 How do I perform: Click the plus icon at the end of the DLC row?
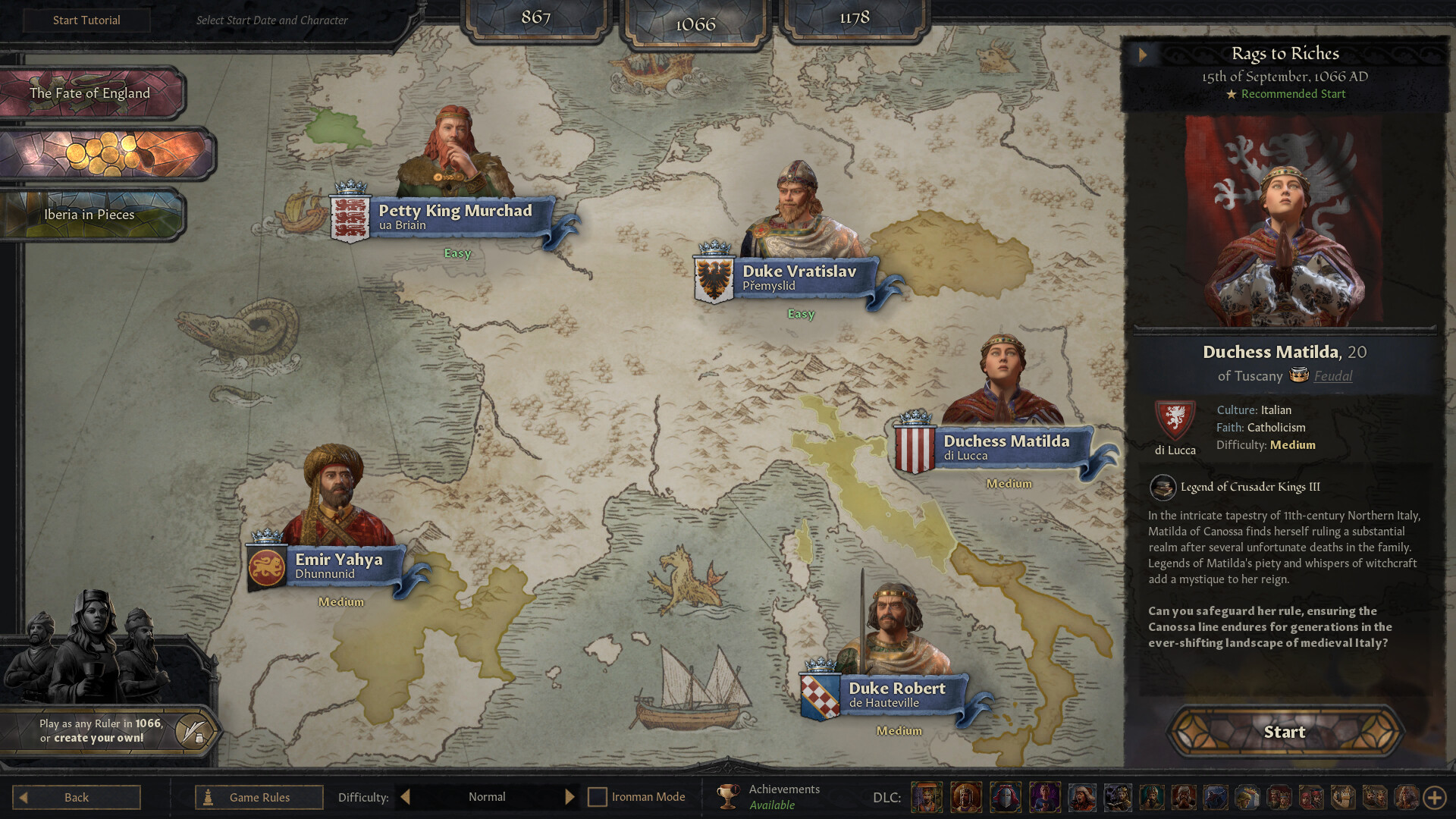pos(1435,796)
